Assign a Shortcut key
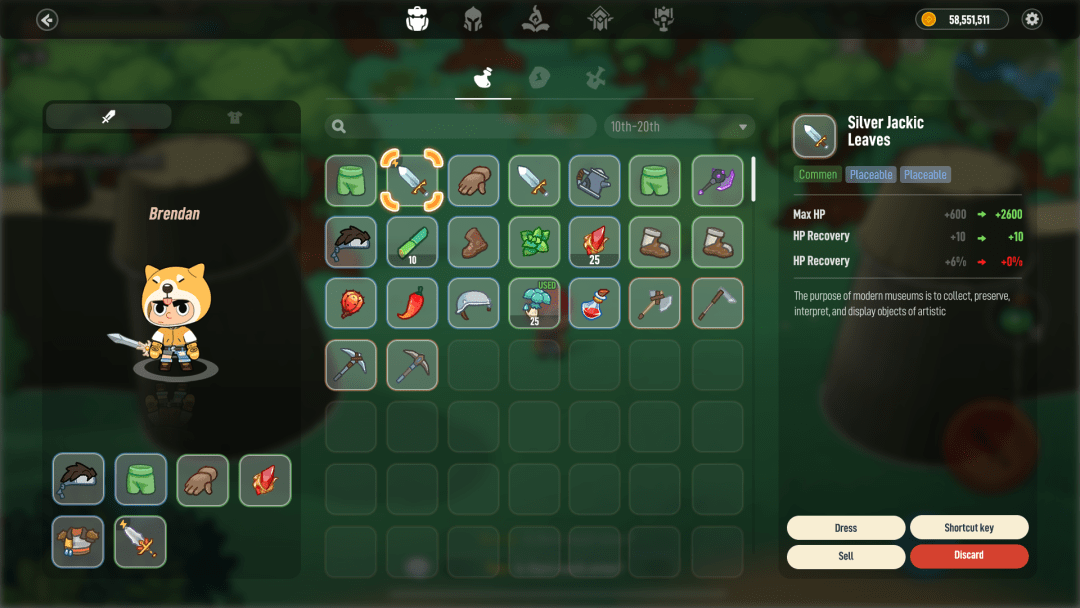This screenshot has height=608, width=1080. 968,527
